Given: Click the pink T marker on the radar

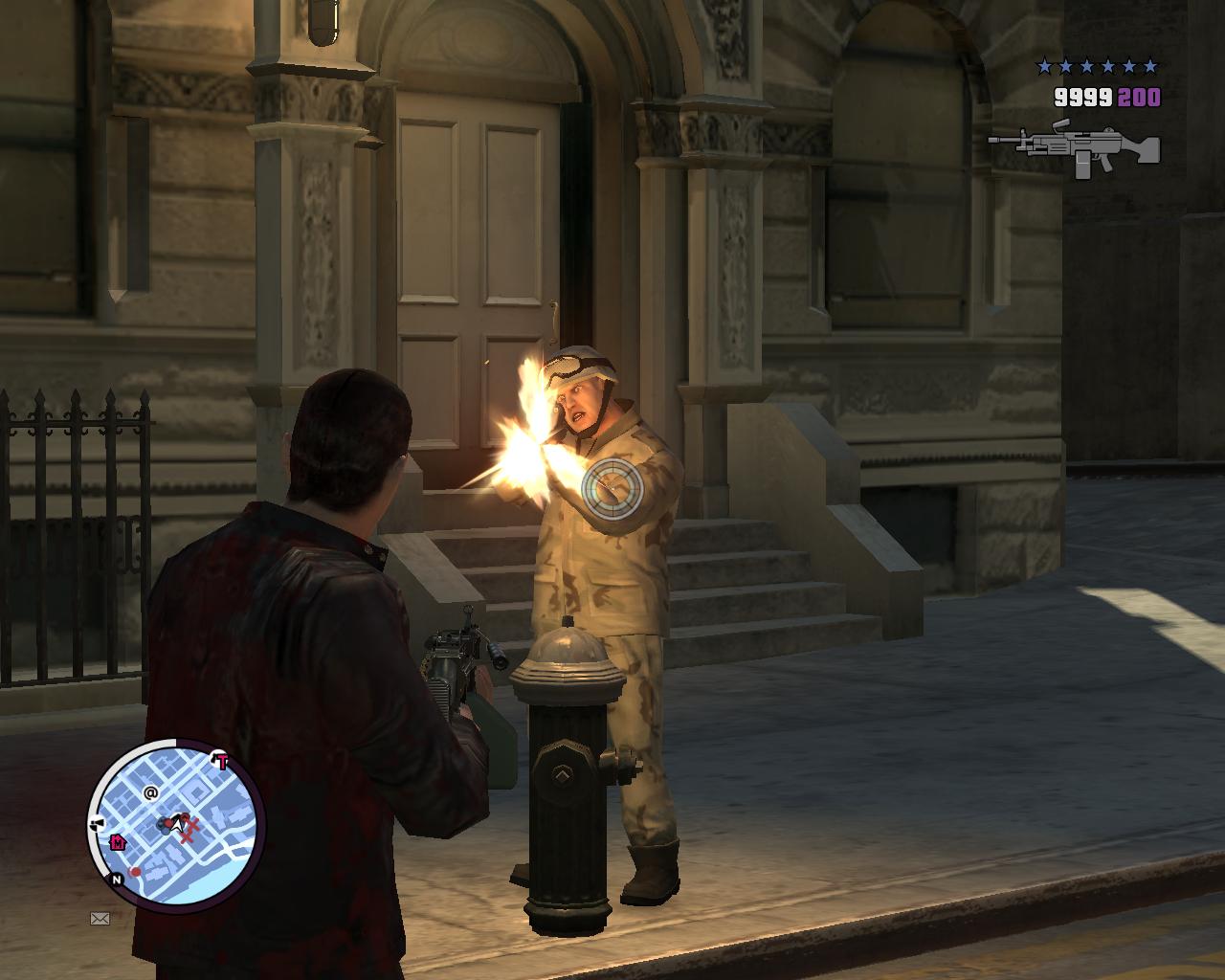Looking at the screenshot, I should click(221, 762).
